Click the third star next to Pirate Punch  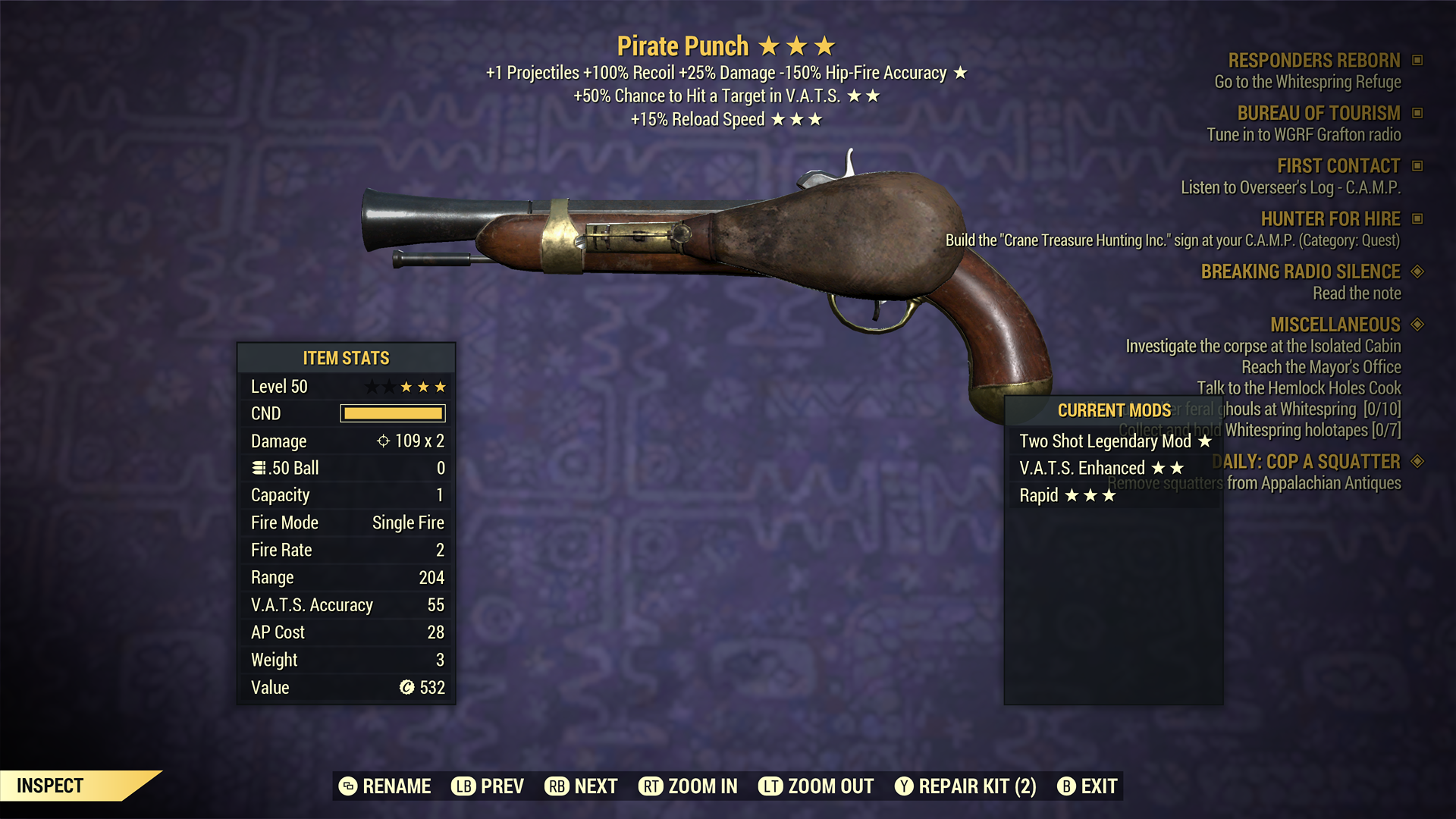point(825,45)
